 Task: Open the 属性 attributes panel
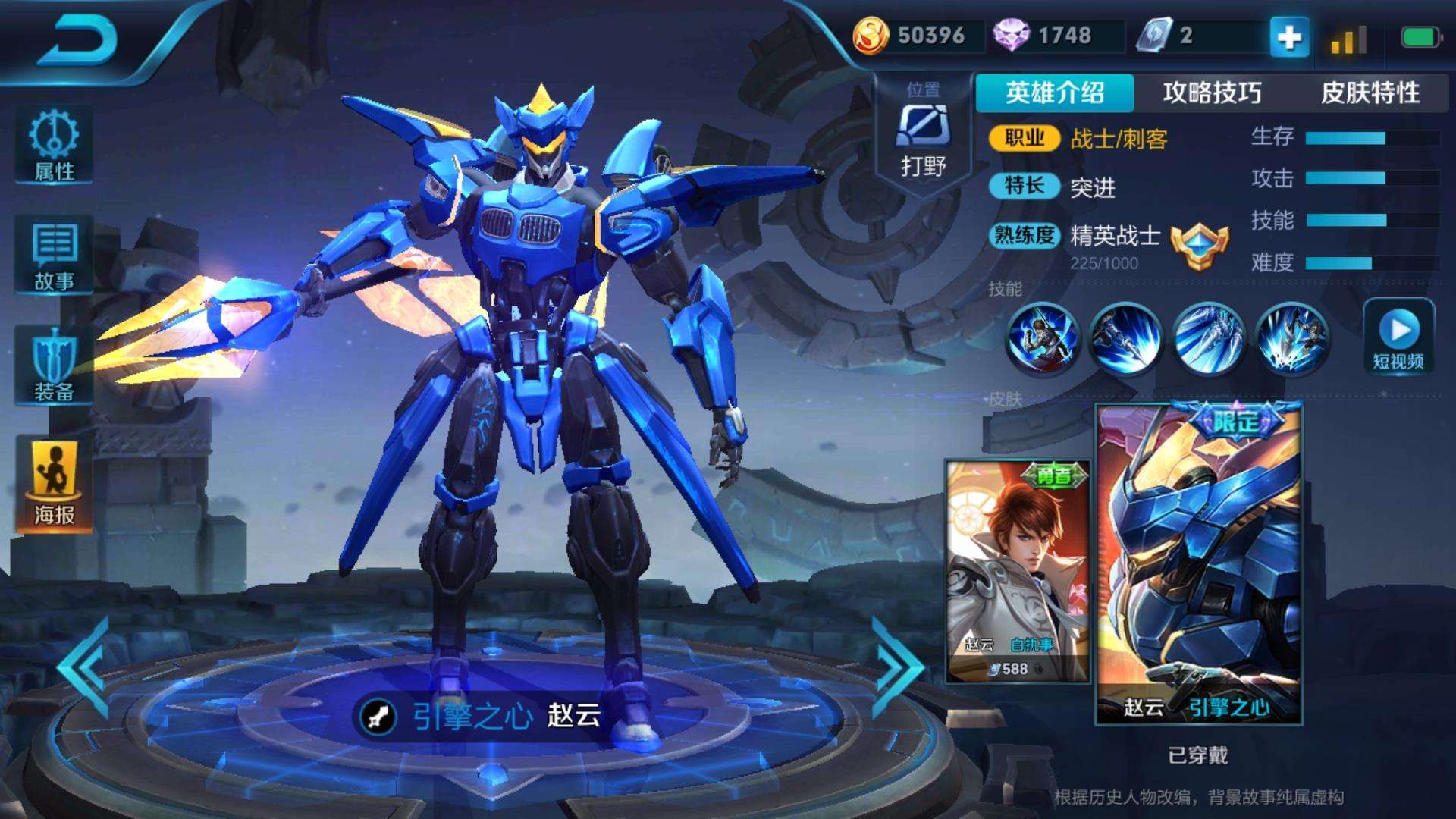click(x=54, y=146)
